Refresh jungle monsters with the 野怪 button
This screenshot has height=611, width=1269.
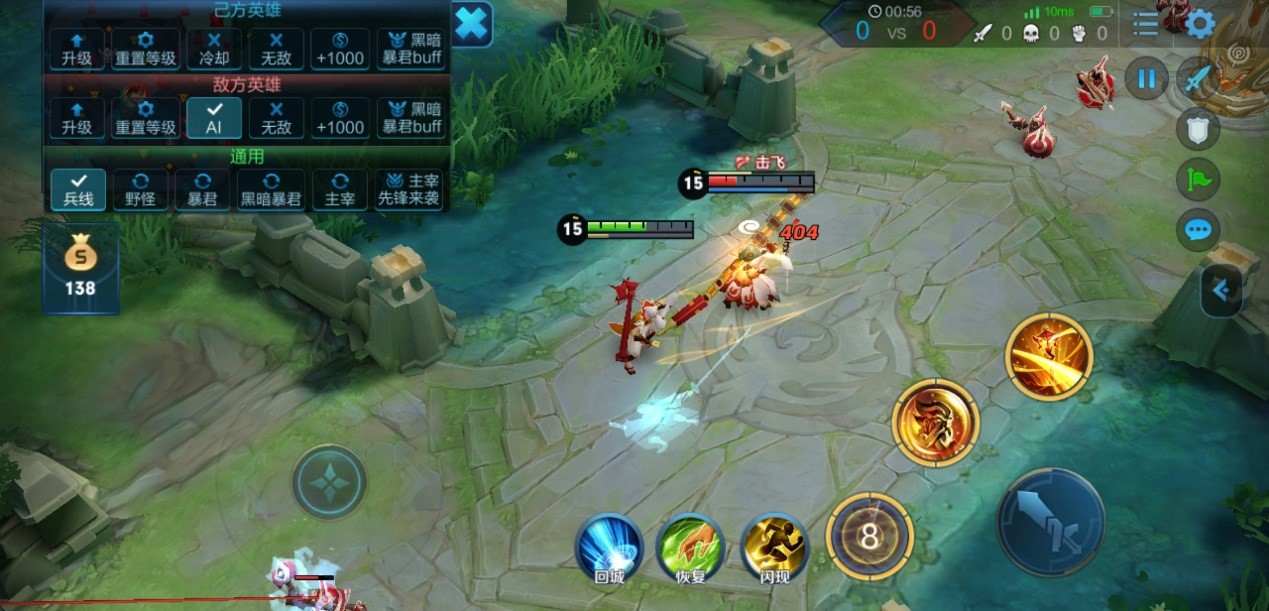(140, 189)
